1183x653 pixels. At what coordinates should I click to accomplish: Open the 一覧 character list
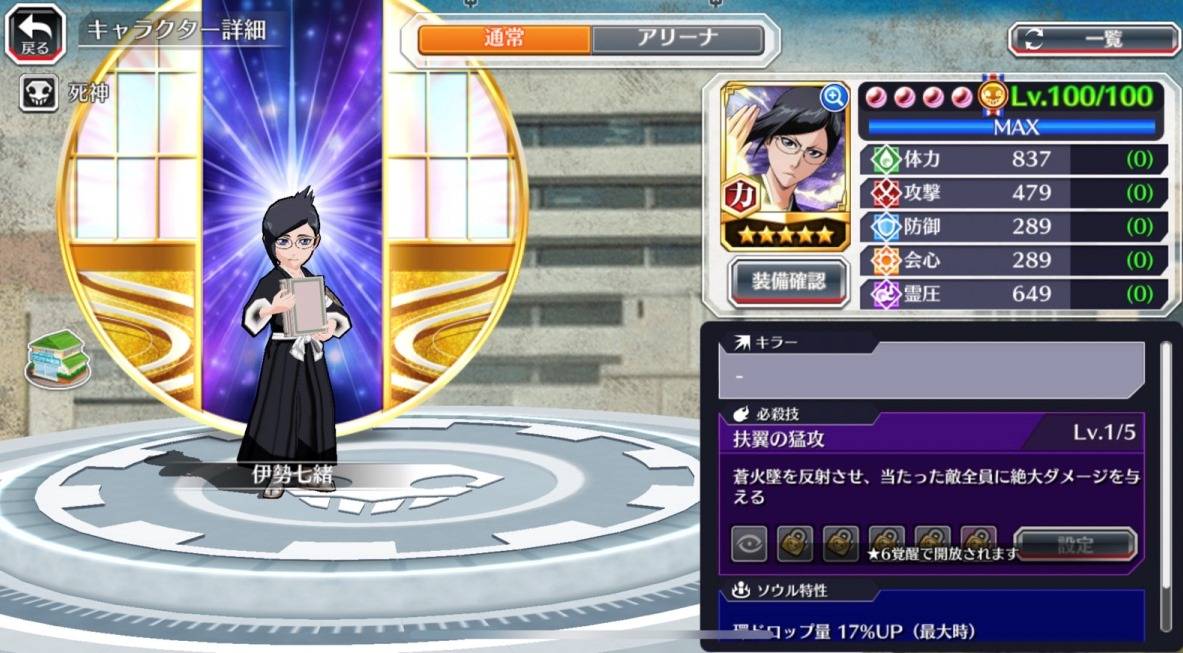(x=1094, y=39)
